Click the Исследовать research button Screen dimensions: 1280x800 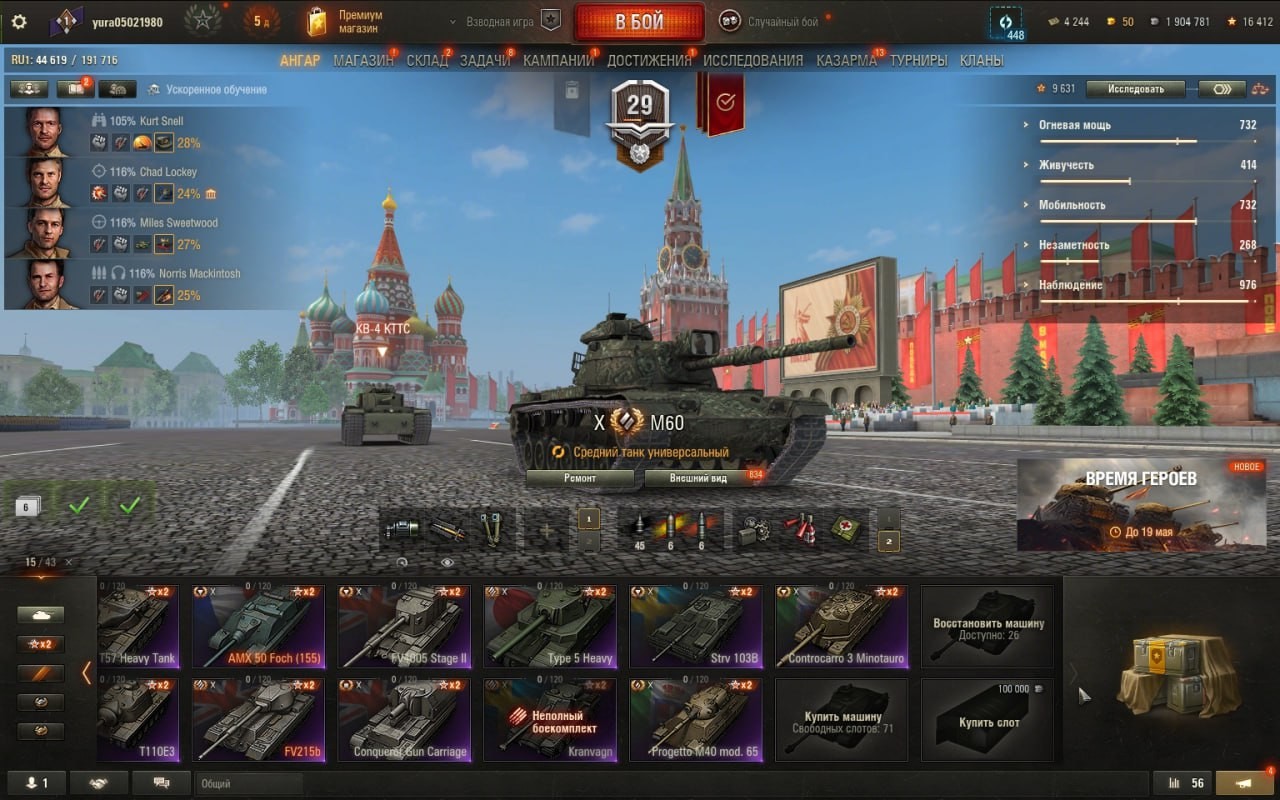[x=1135, y=89]
